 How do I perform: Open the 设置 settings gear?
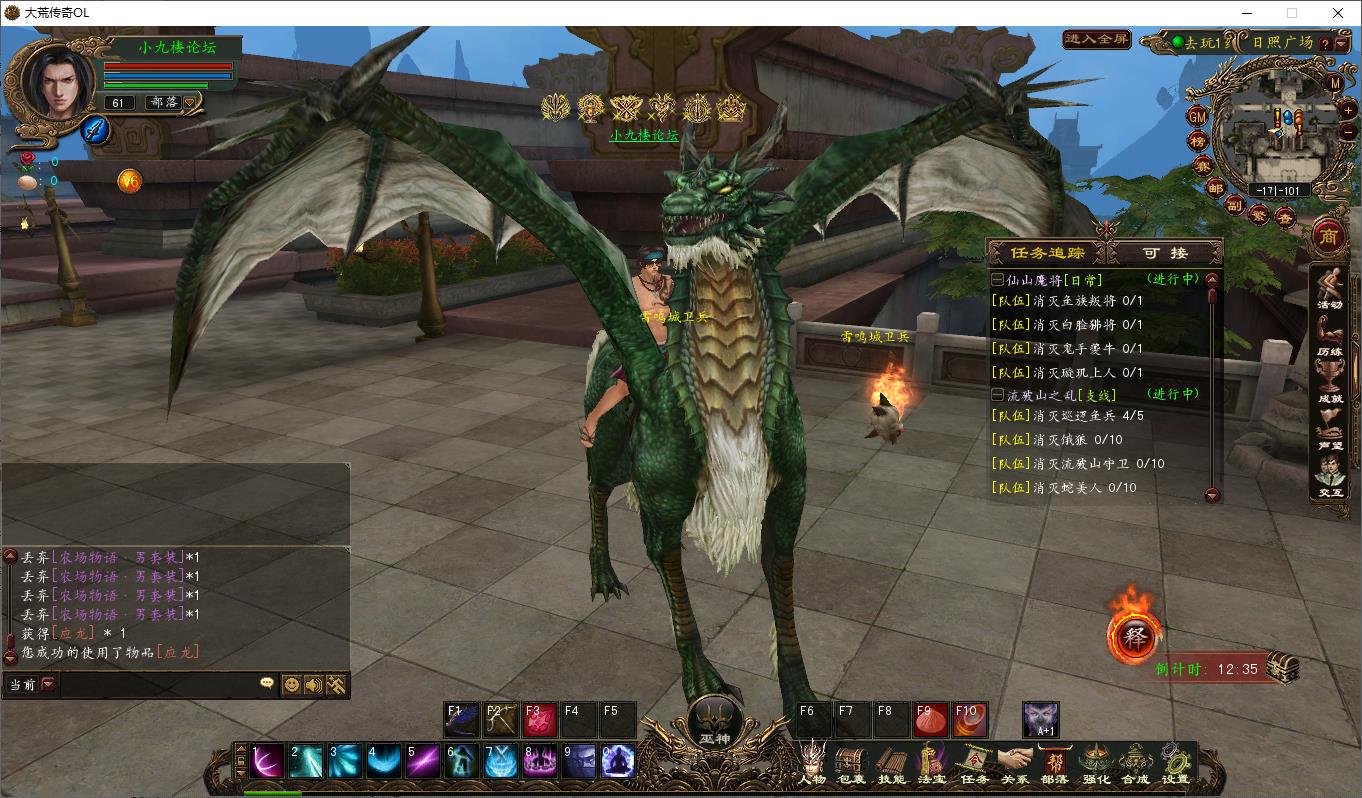click(x=1176, y=762)
